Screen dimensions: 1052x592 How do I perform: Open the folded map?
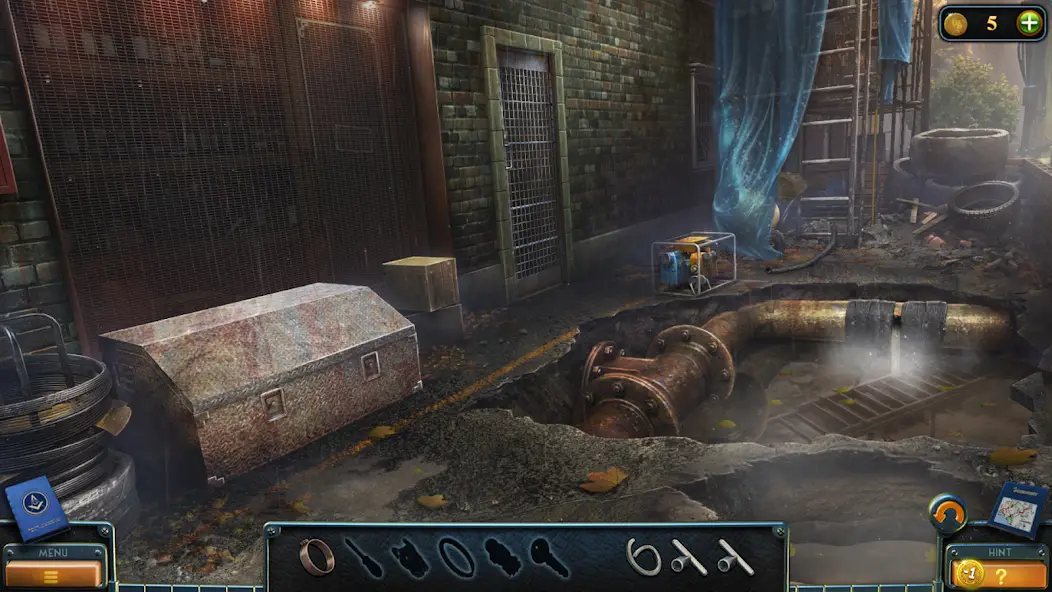[x=1018, y=510]
